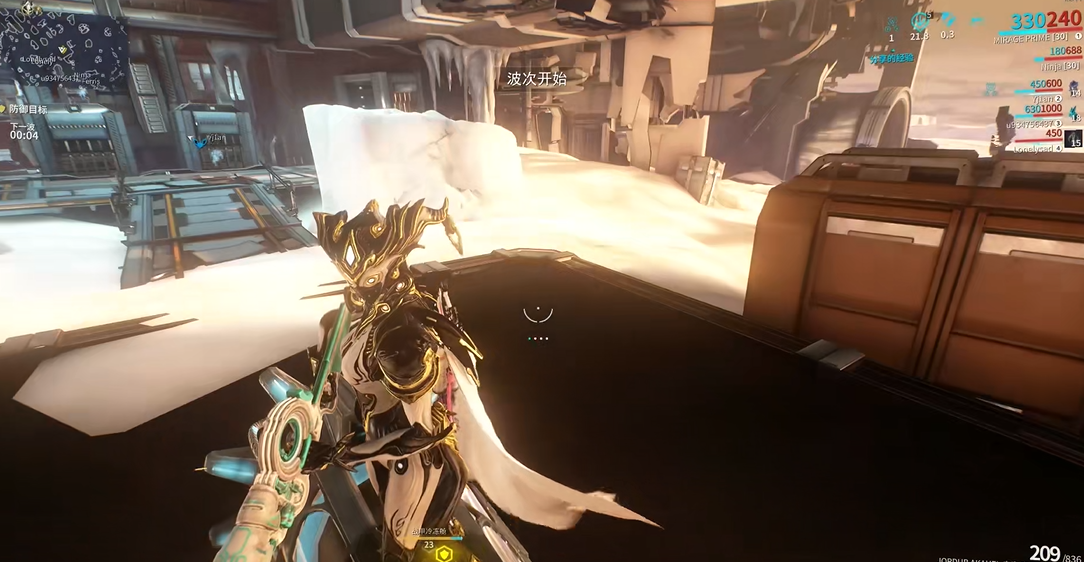
Task: Click the buff icon showing 0.3
Action: pyautogui.click(x=947, y=20)
